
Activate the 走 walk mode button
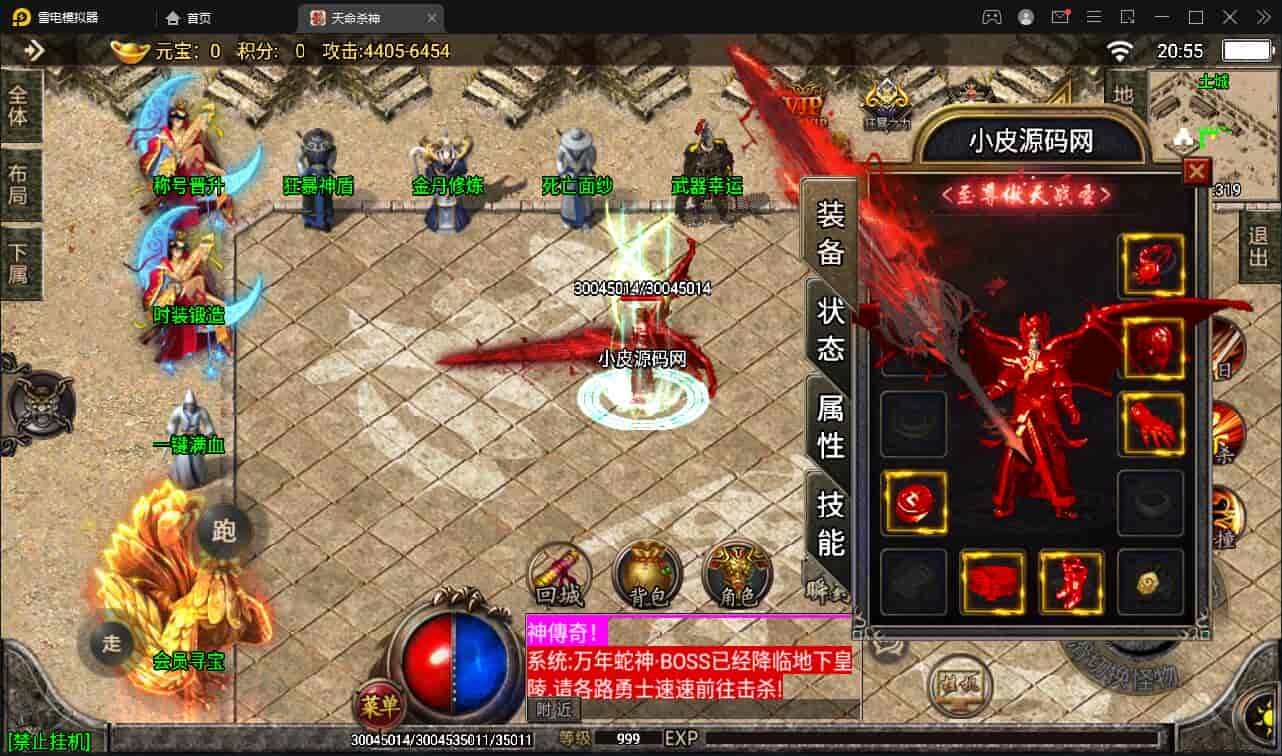coord(111,642)
